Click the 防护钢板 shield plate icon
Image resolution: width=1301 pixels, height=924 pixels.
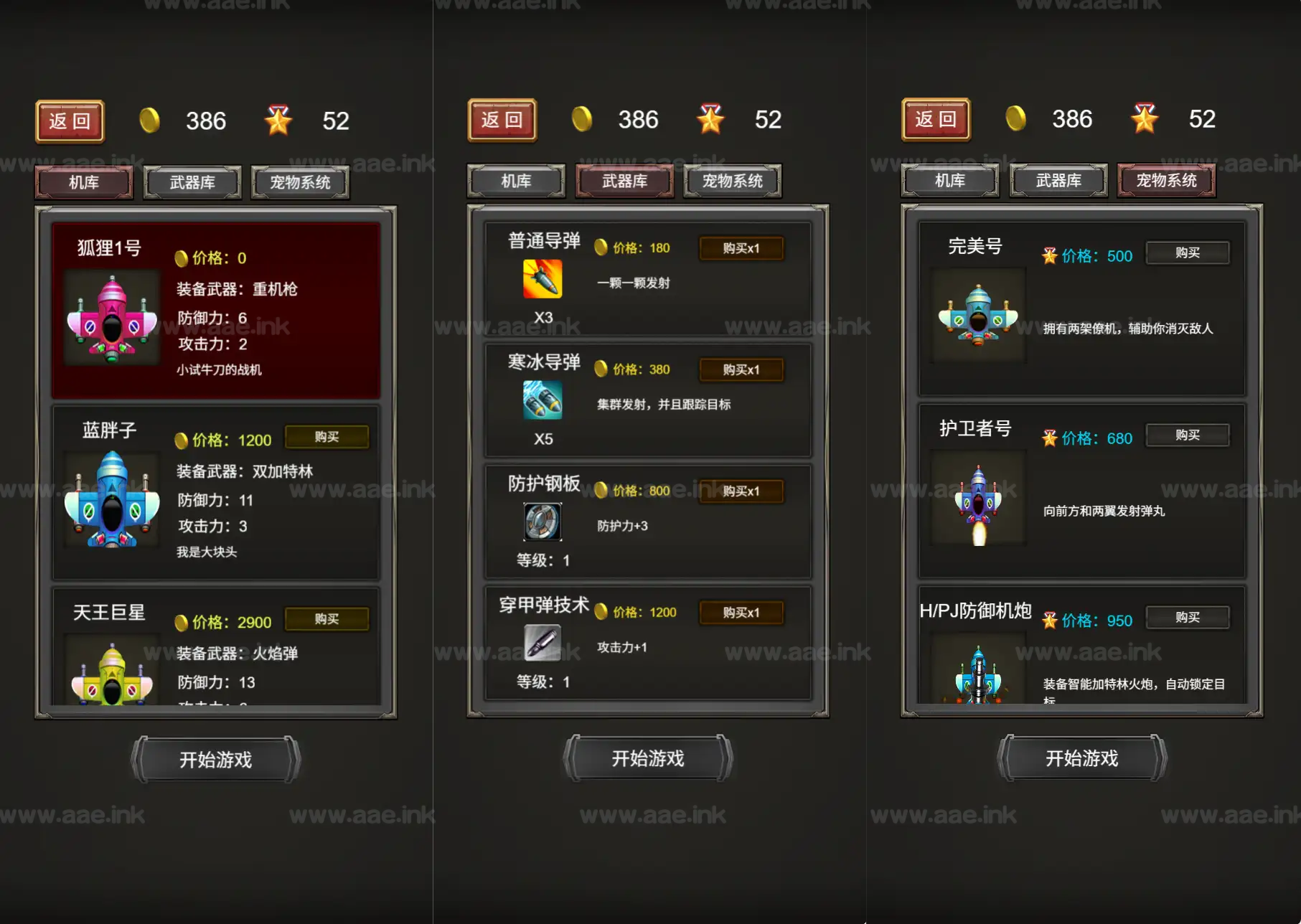coord(542,522)
